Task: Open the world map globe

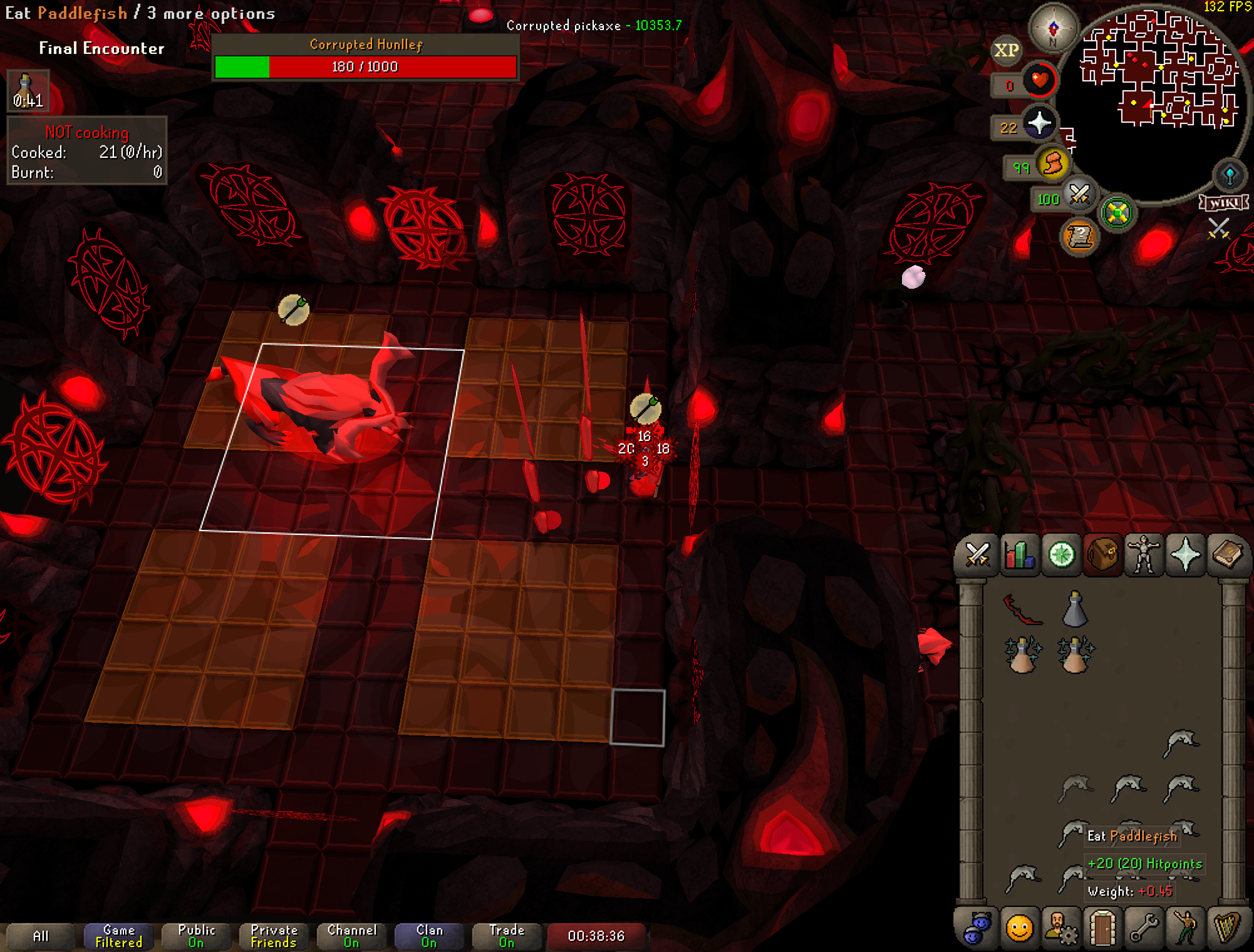Action: [x=1230, y=176]
